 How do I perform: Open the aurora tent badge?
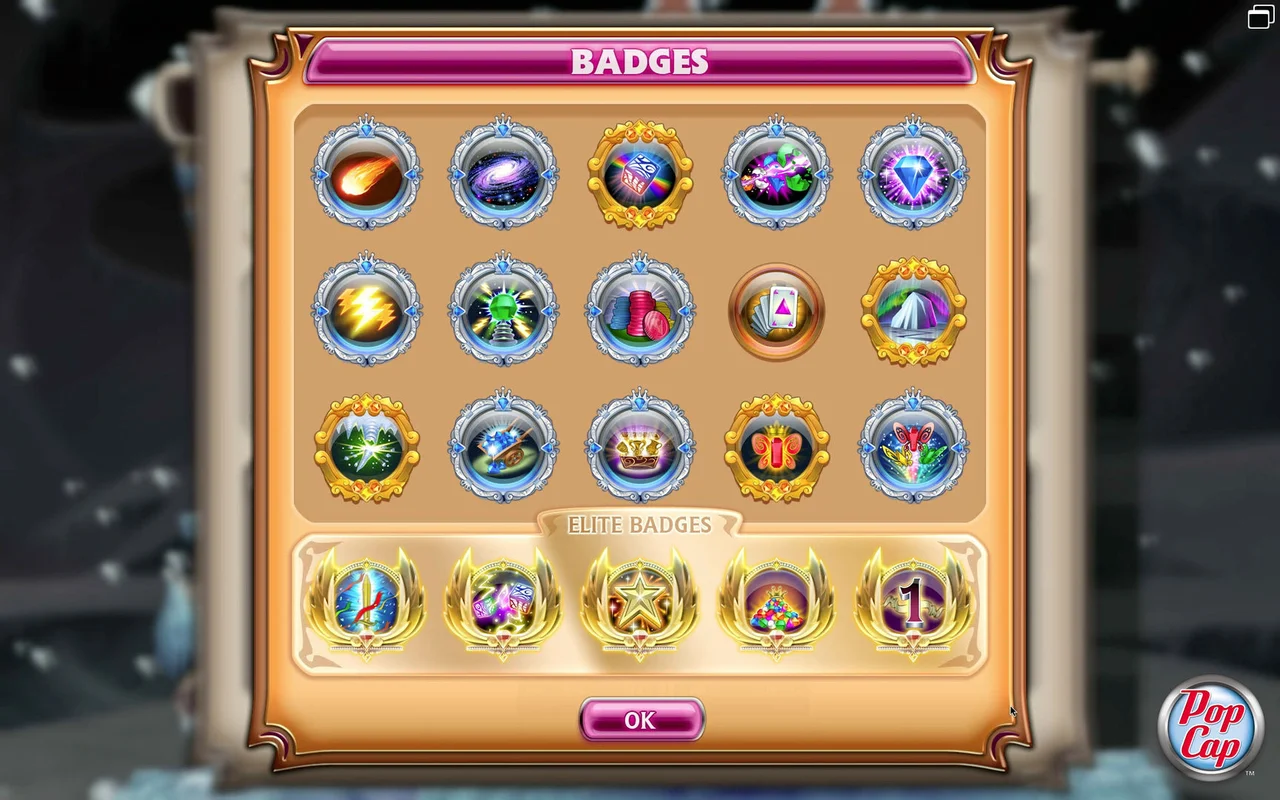912,310
